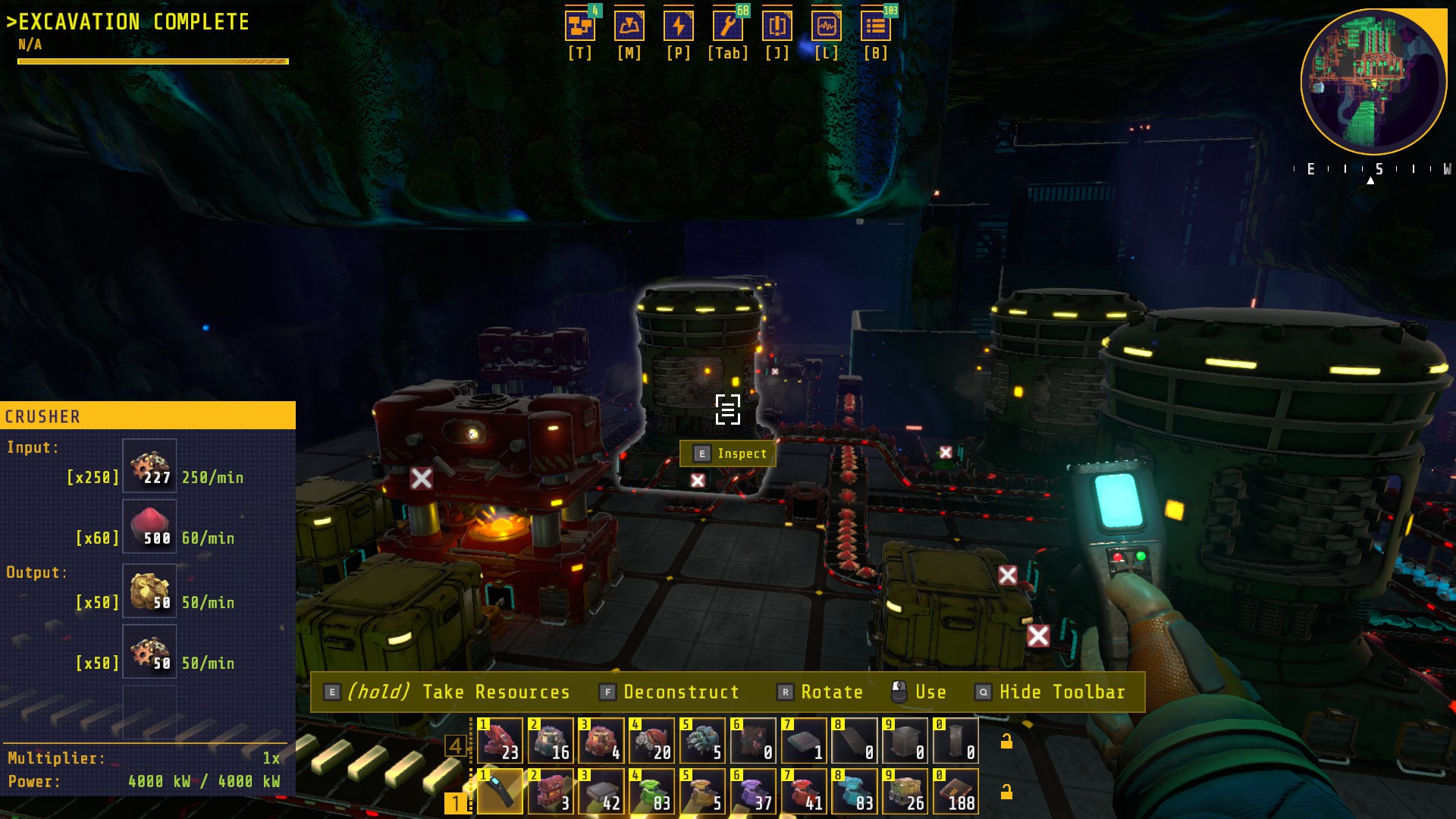Select the red inserter slot with 41
The image size is (1456, 819).
pos(804,791)
